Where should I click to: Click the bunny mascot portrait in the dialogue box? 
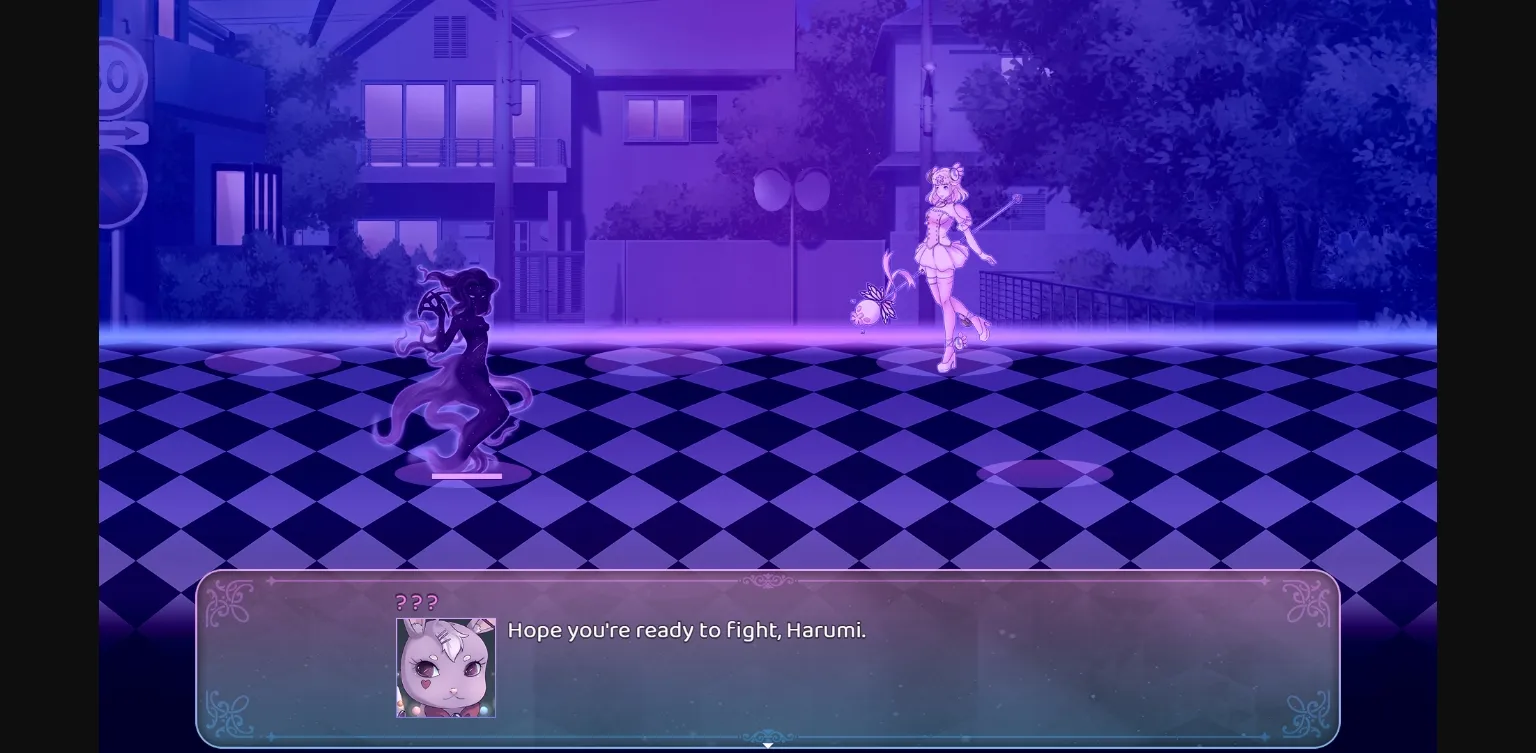point(444,667)
